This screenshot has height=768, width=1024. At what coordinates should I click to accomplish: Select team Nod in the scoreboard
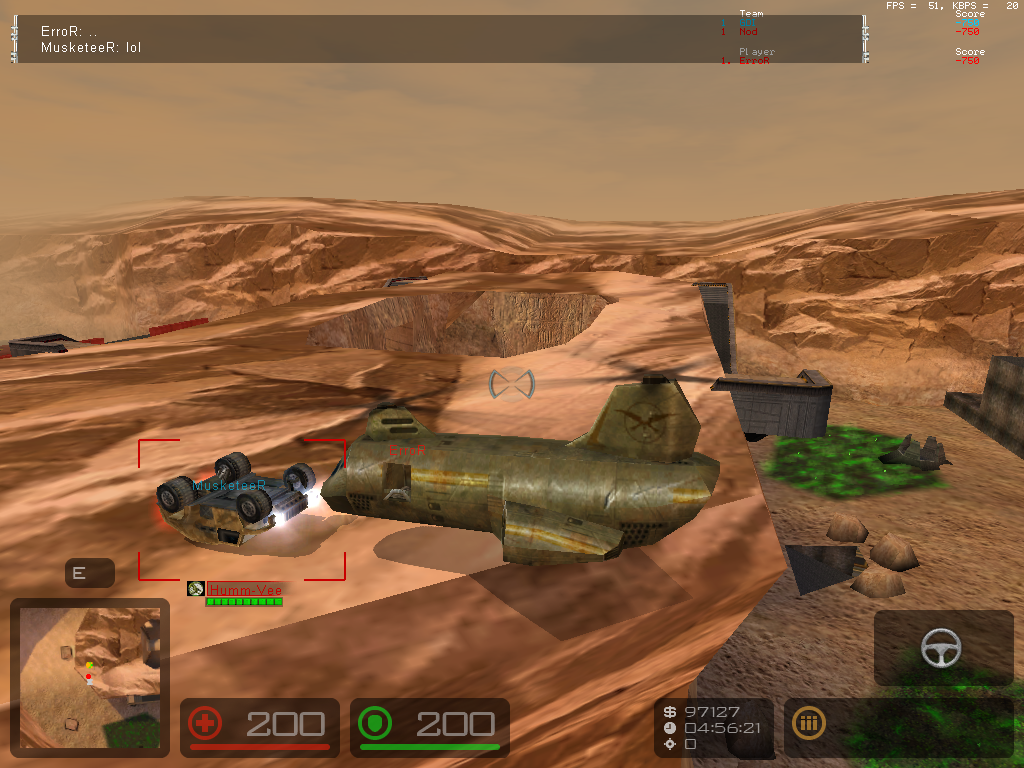point(748,32)
